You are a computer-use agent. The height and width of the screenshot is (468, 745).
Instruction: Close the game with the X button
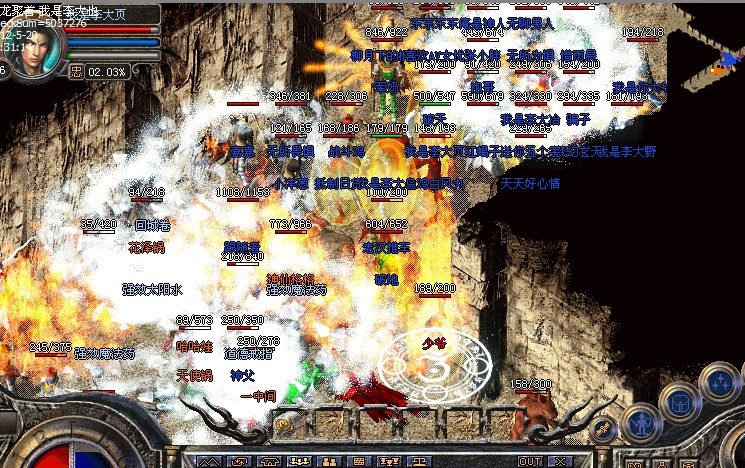562,461
